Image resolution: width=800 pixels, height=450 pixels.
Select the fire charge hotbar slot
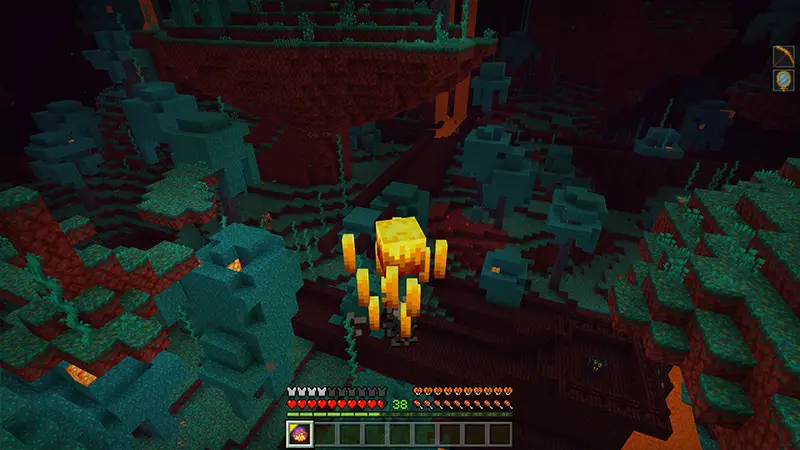pos(300,433)
